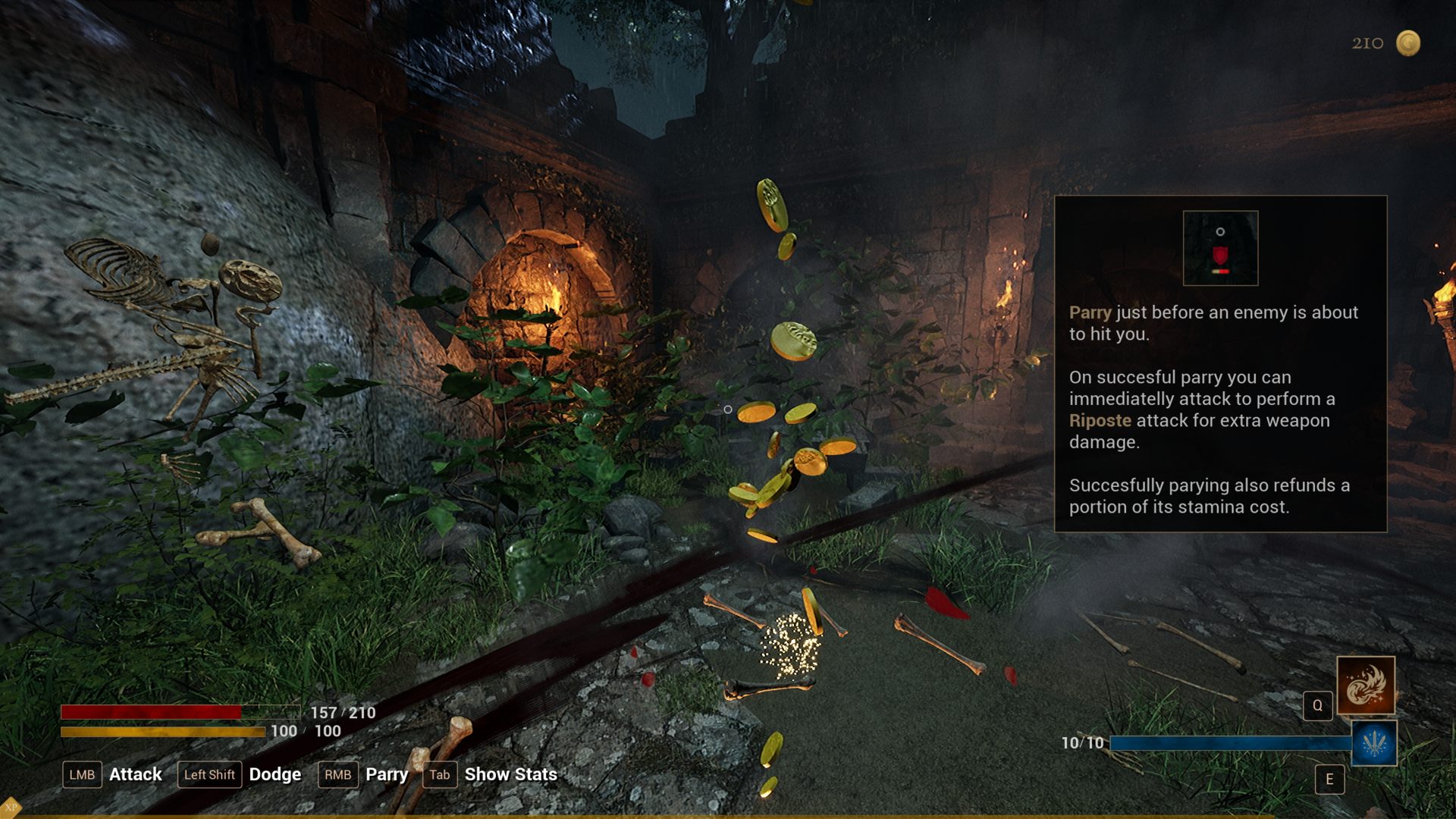Activate the fiery phoenix ability icon
Screen dimensions: 1456x819
point(1365,686)
